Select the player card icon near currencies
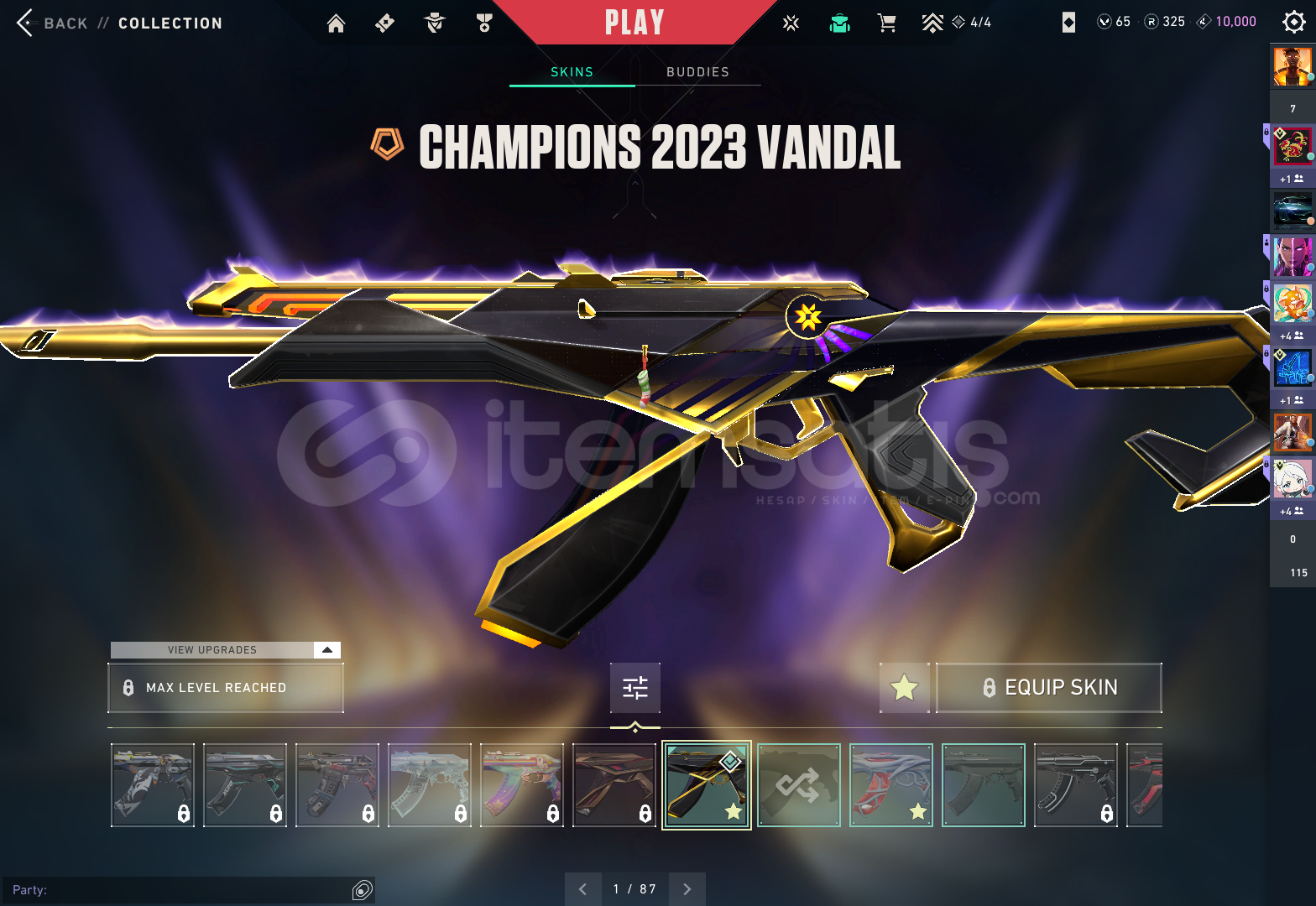 [x=1068, y=22]
